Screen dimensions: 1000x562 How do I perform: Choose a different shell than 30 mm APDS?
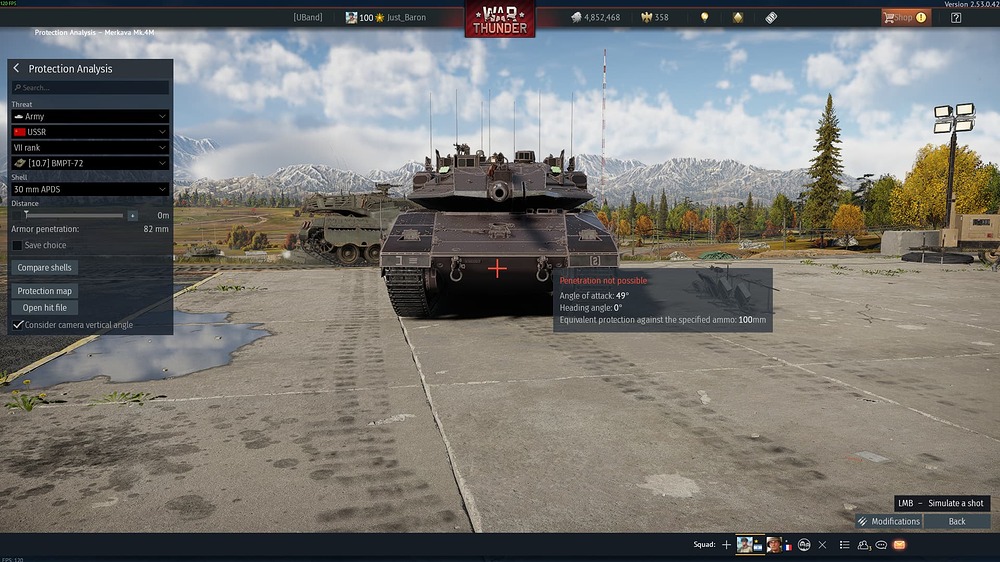(x=90, y=189)
